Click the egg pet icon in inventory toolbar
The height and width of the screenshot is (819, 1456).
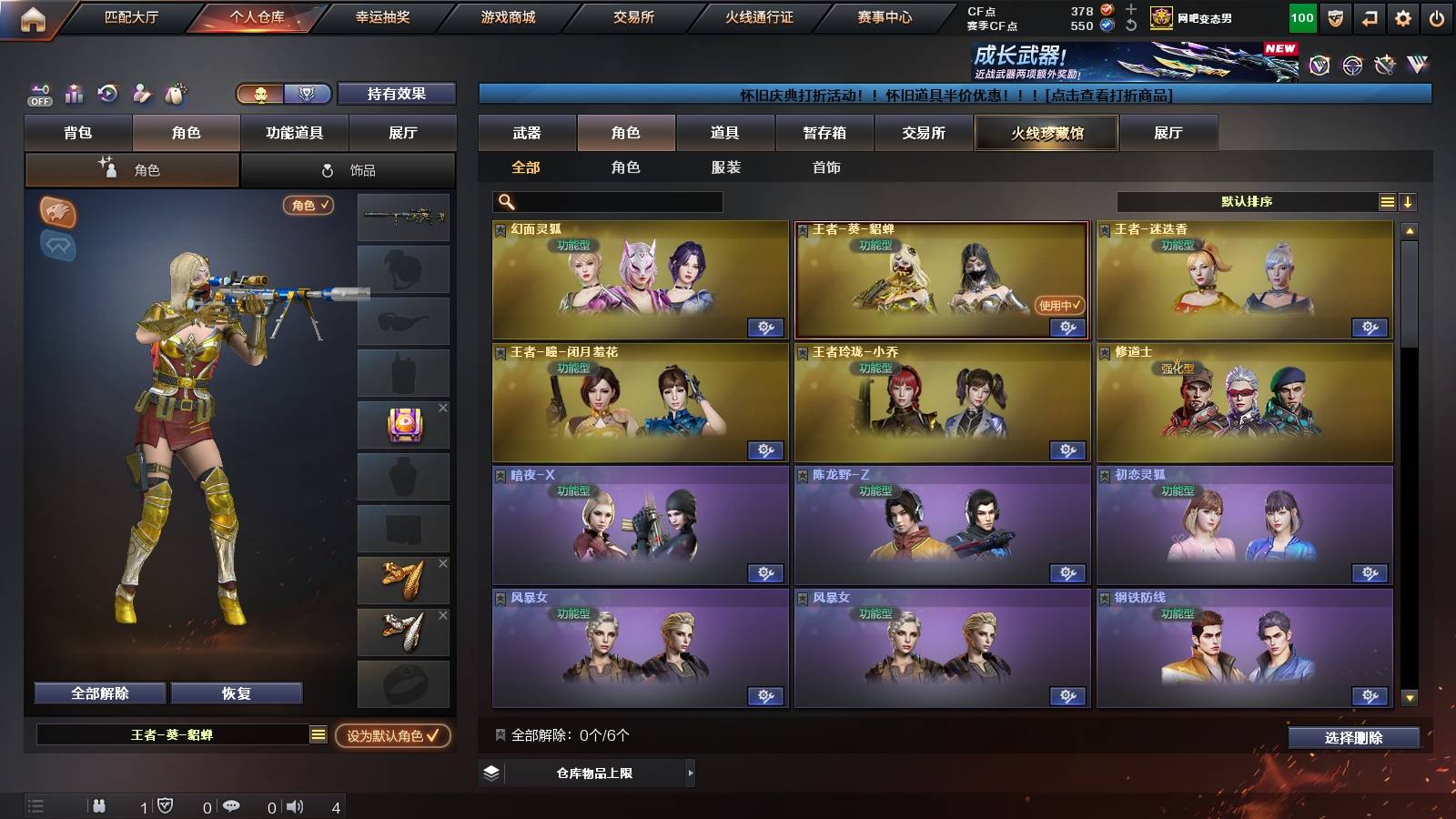pos(176,94)
